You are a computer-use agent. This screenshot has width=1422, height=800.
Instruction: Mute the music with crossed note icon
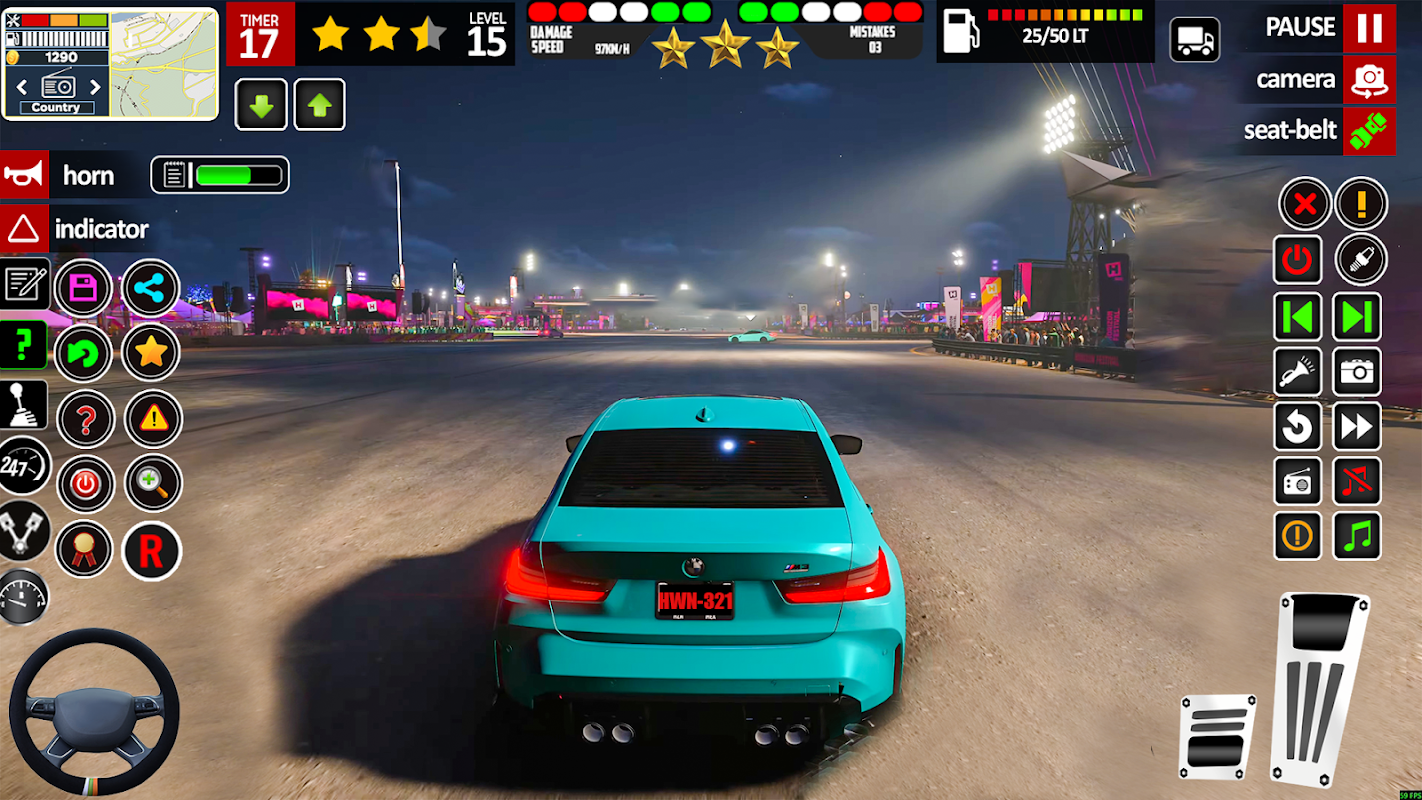coord(1357,482)
